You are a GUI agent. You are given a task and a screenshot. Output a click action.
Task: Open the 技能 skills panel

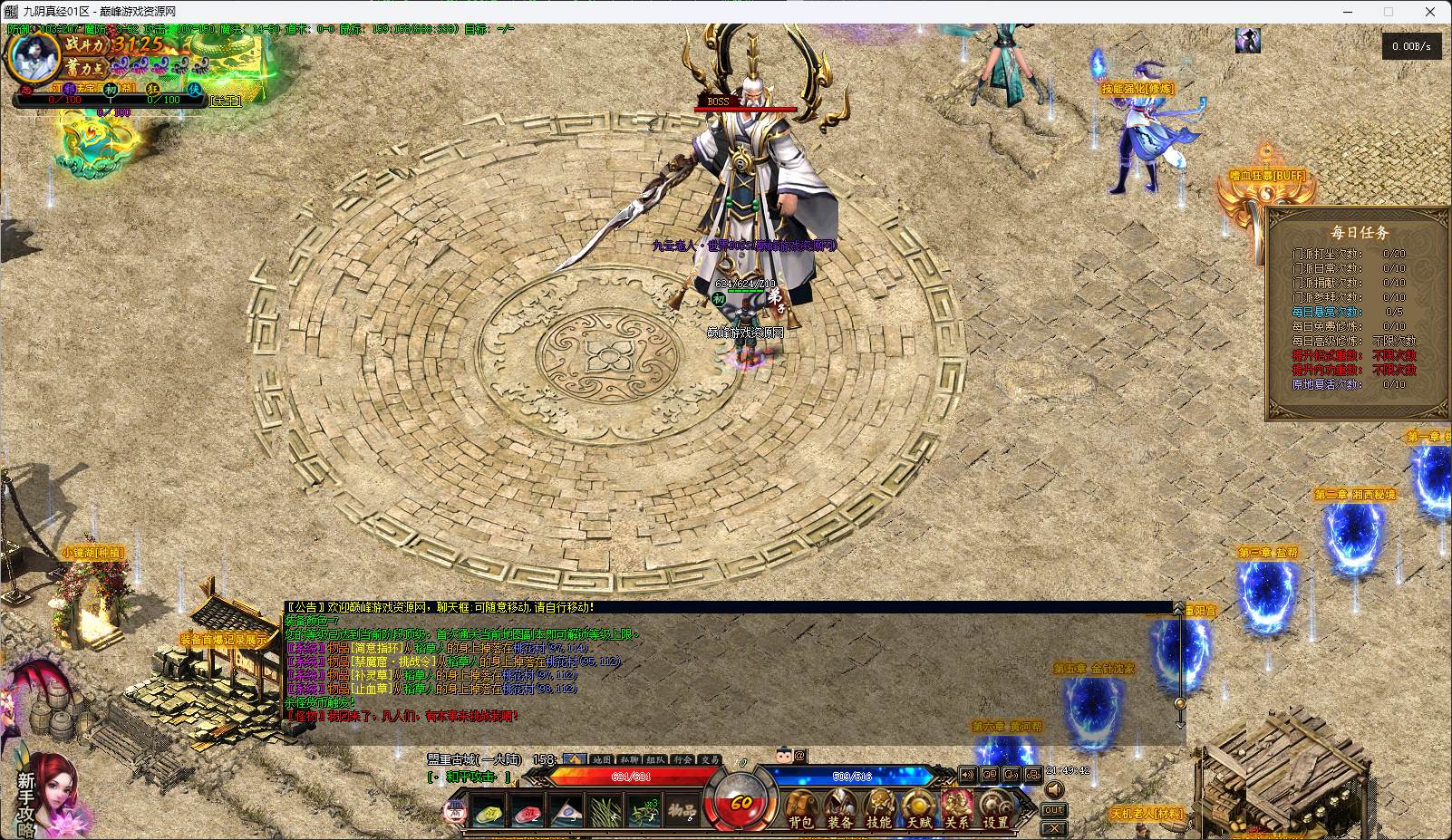click(879, 809)
